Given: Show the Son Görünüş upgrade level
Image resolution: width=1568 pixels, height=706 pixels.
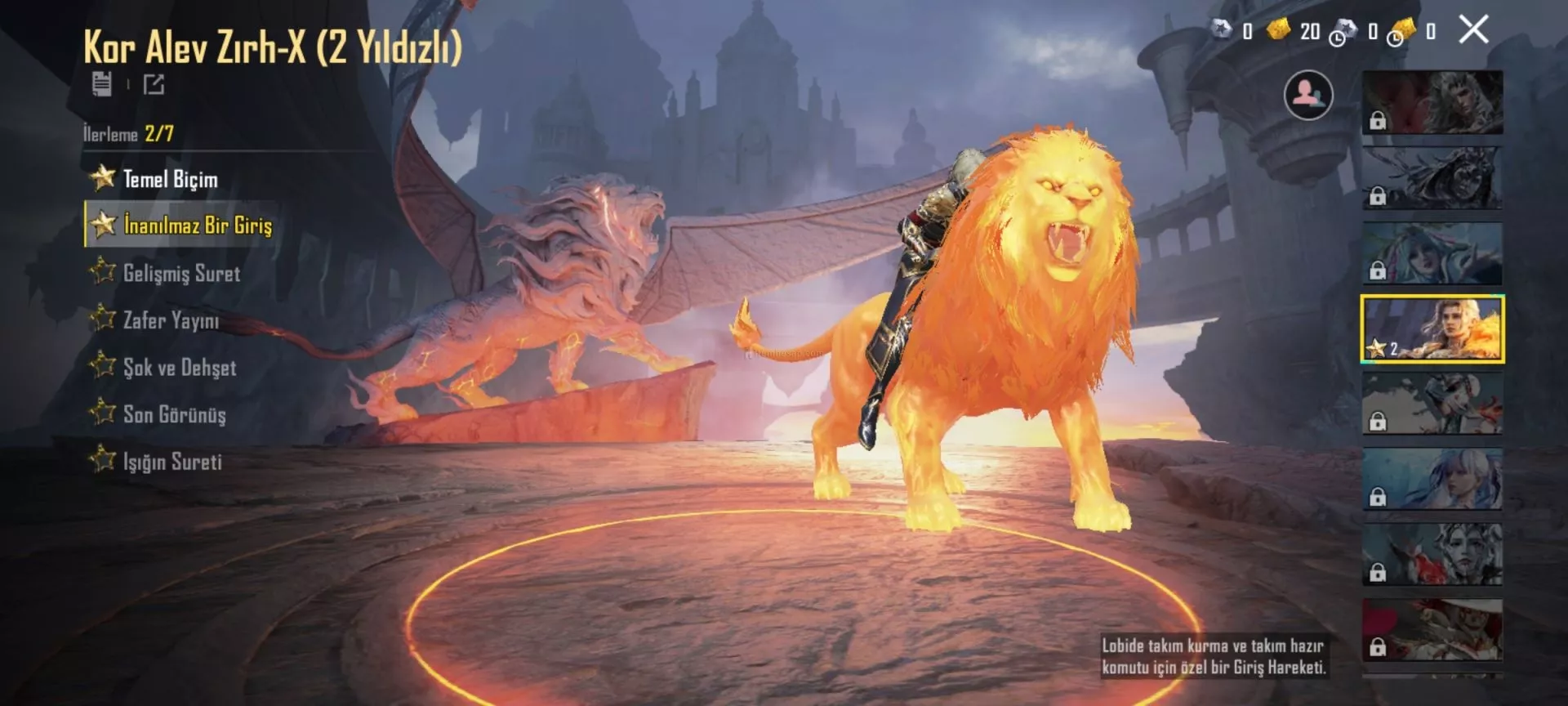Looking at the screenshot, I should [x=174, y=414].
